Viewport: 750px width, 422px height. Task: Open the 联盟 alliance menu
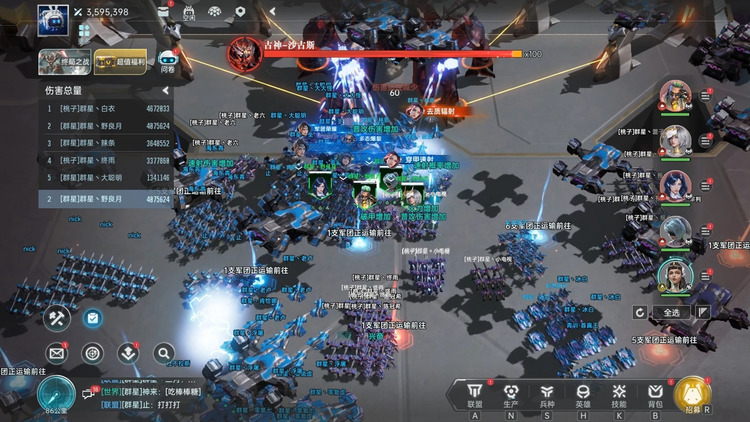tap(475, 393)
